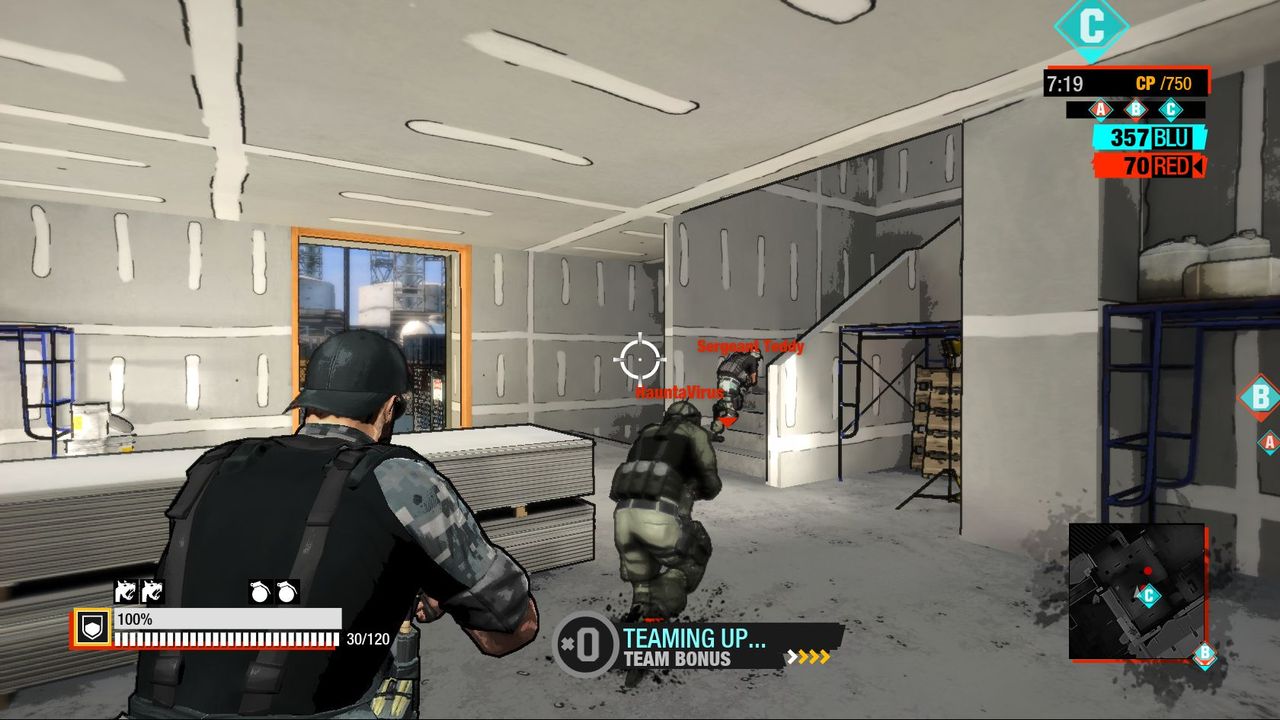Select capture point A in the scoreboard

[x=1101, y=108]
